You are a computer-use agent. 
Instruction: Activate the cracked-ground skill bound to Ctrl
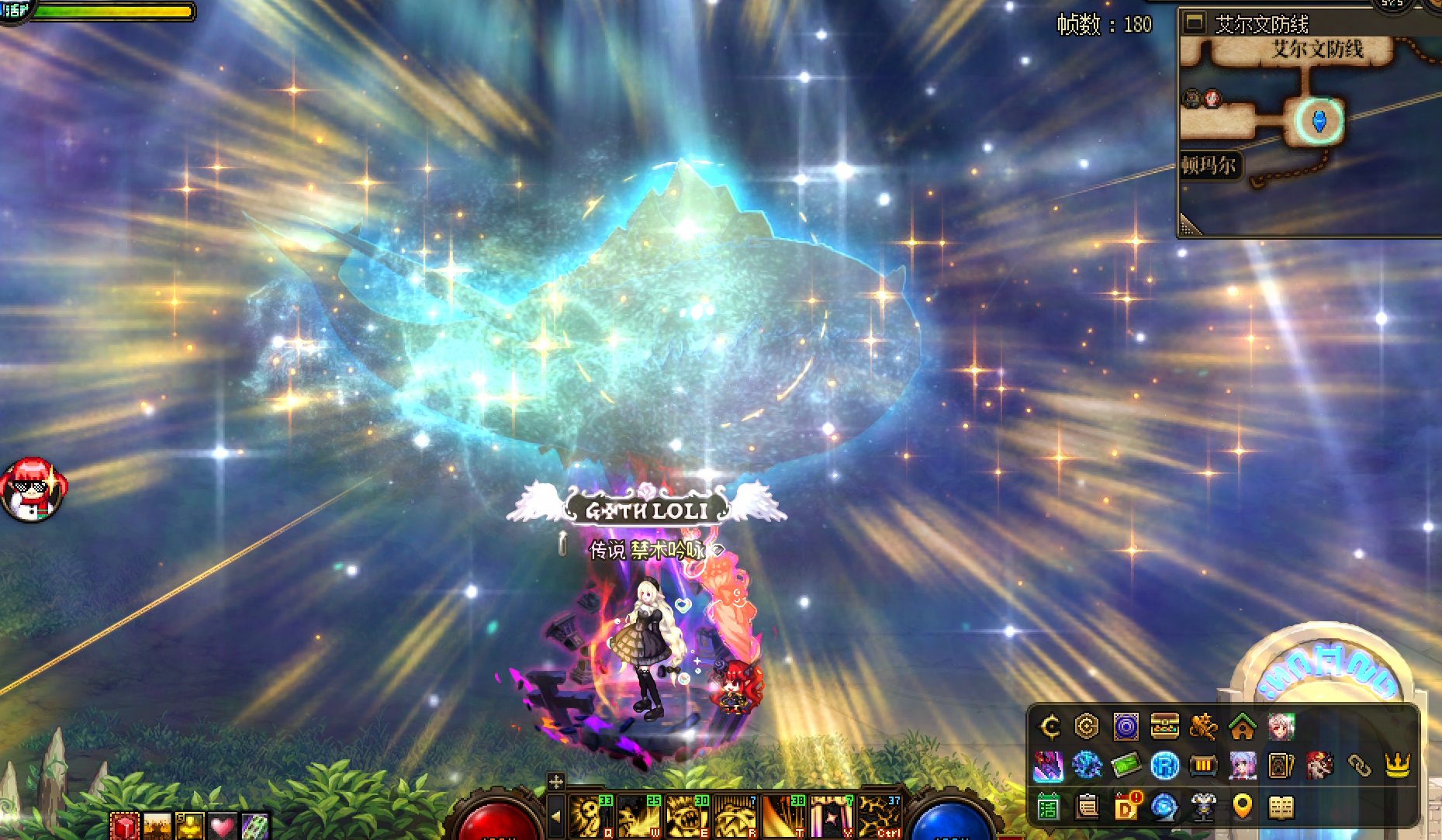(880, 816)
